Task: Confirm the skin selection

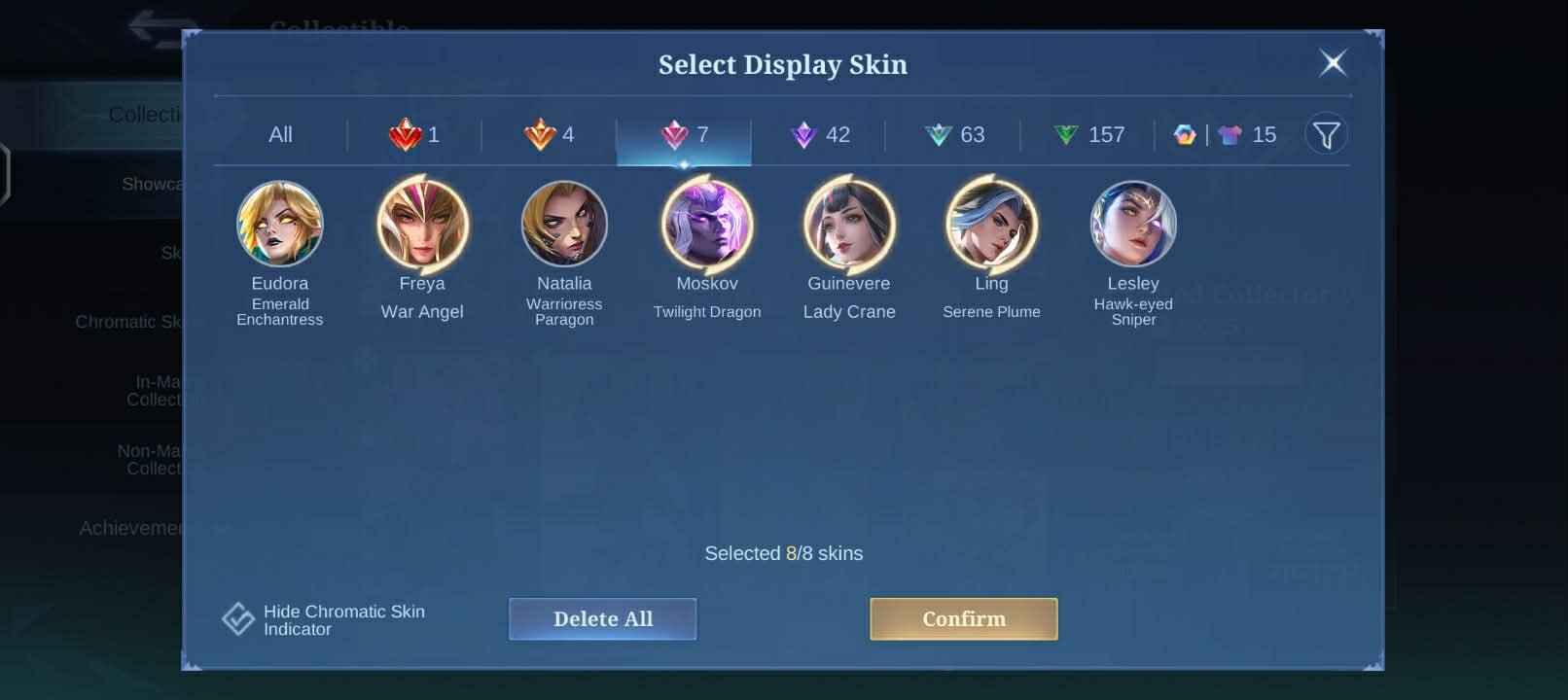Action: [x=962, y=618]
